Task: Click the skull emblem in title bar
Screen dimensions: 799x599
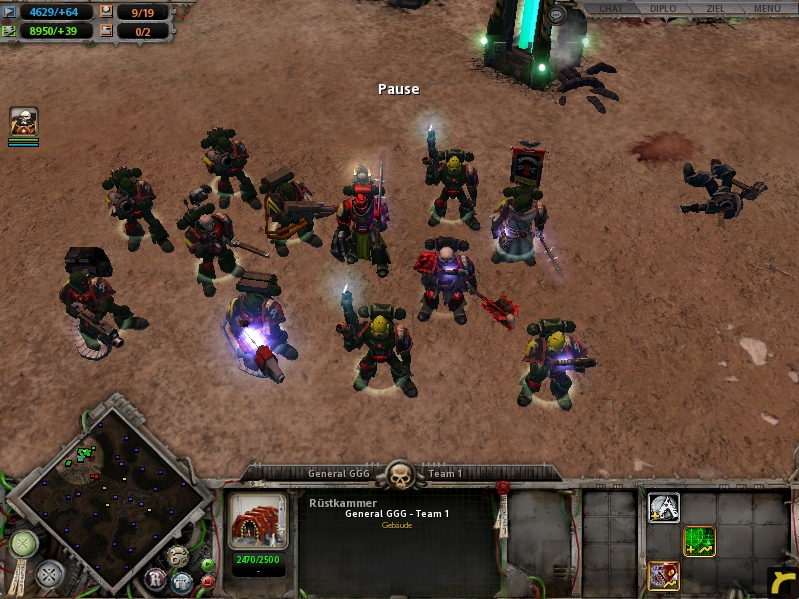Action: pos(401,476)
